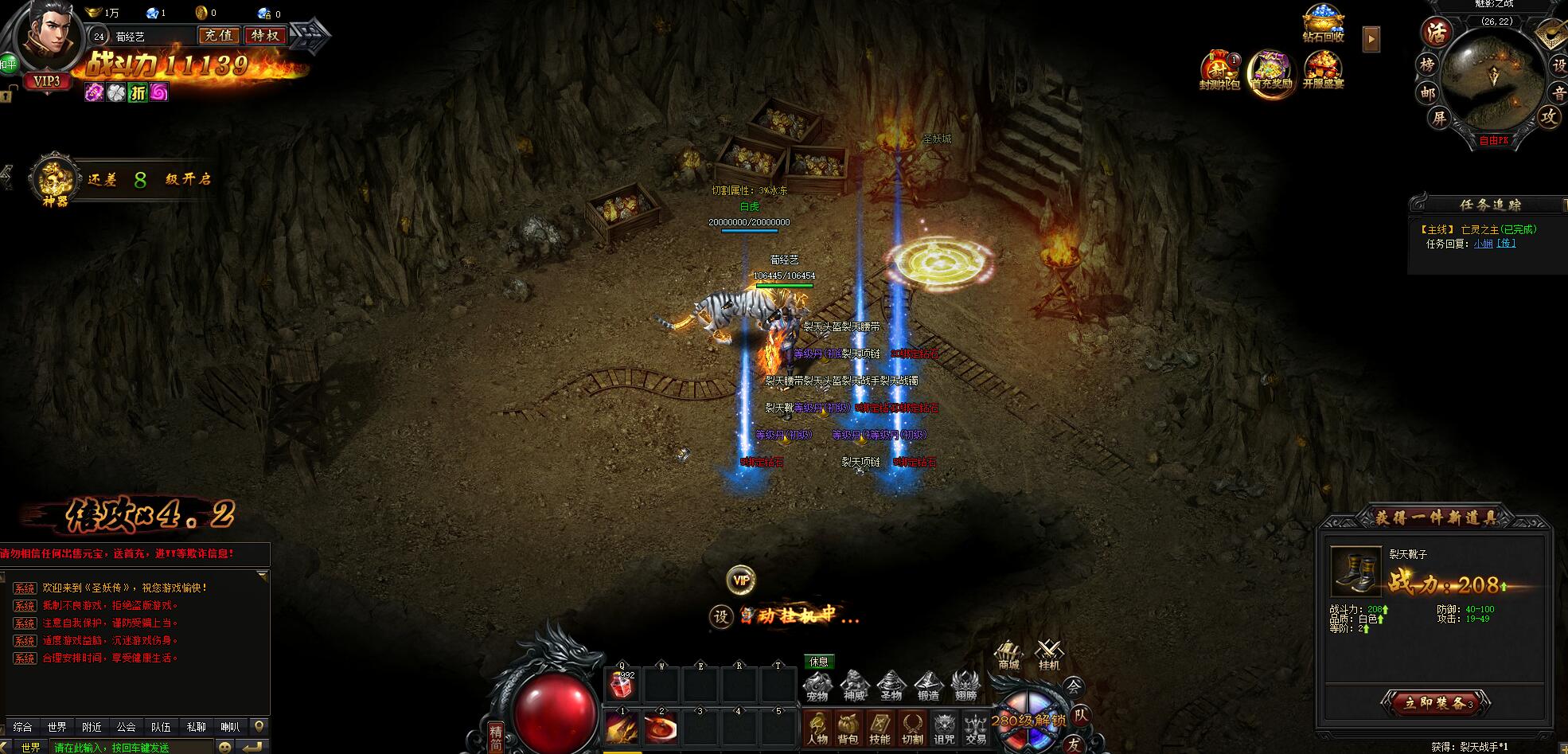Open the 邮 mail button
Image resolution: width=1568 pixels, height=754 pixels.
1427,92
